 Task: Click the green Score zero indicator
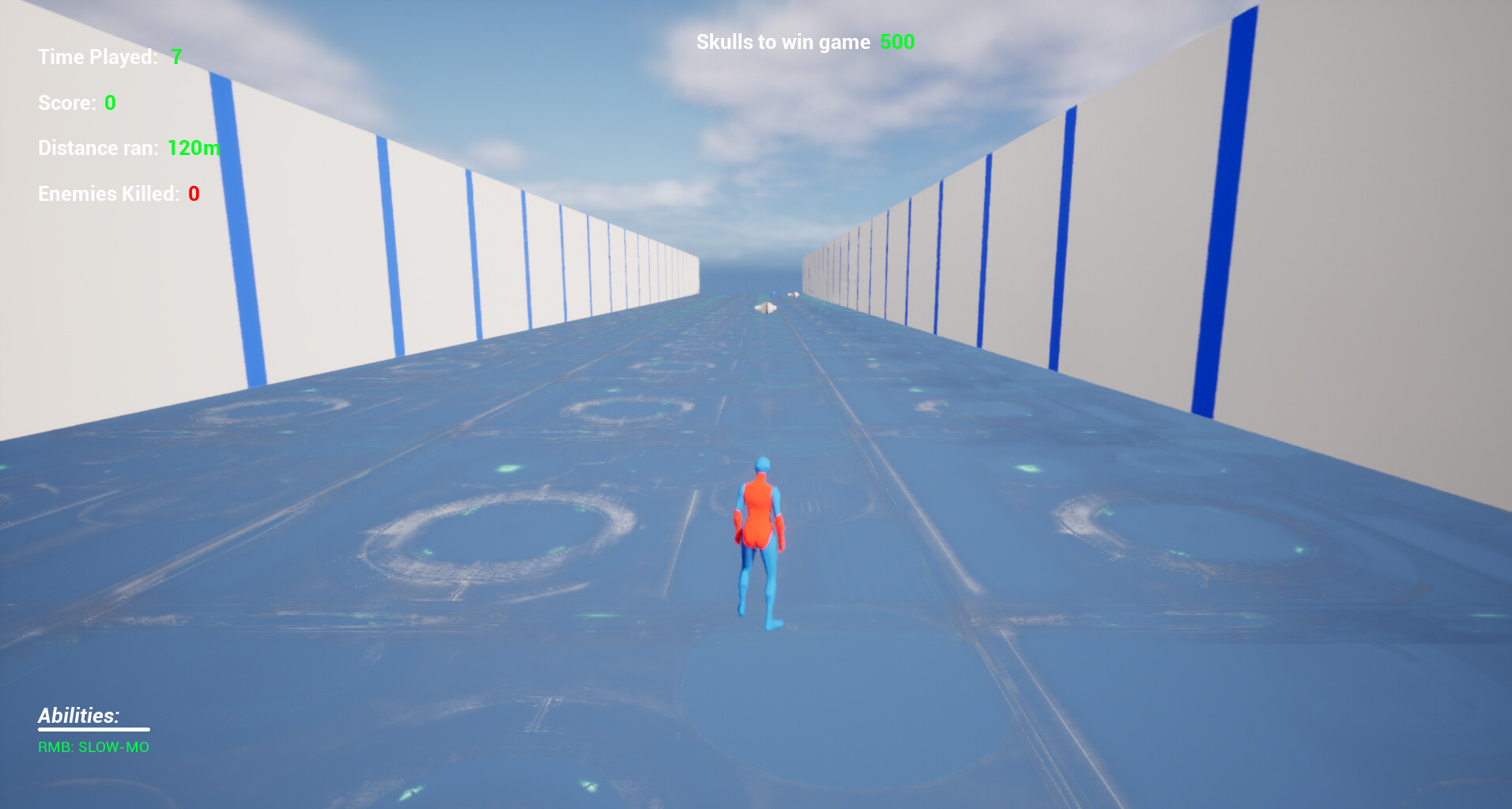(109, 102)
